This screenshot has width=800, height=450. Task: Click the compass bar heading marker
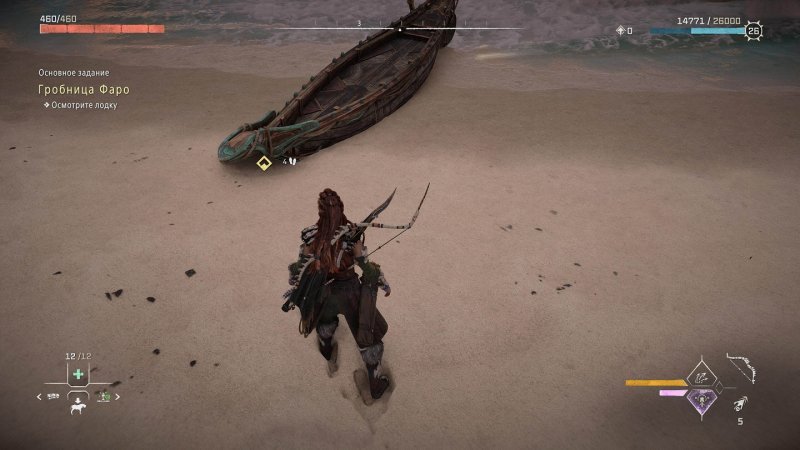[400, 29]
